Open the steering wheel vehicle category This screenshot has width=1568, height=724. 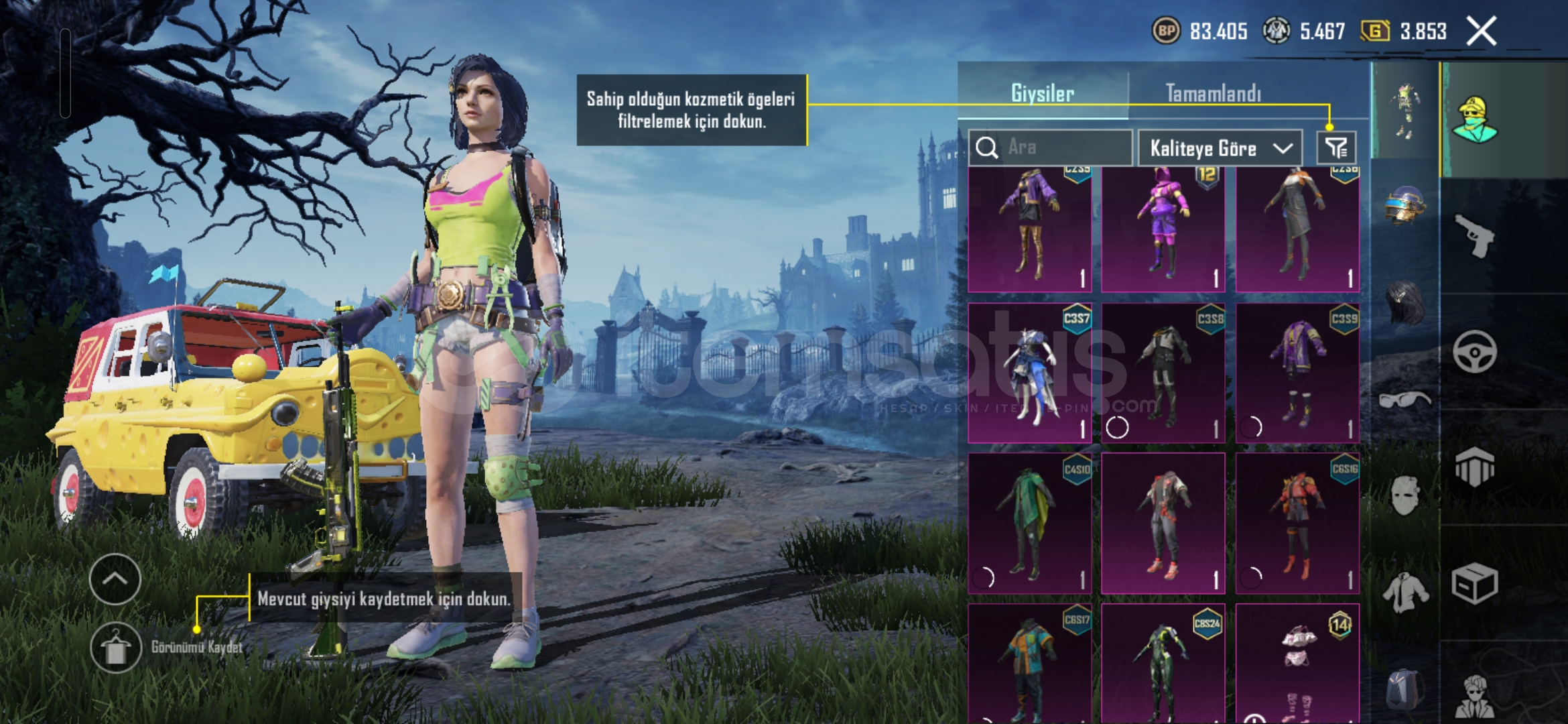(x=1474, y=351)
